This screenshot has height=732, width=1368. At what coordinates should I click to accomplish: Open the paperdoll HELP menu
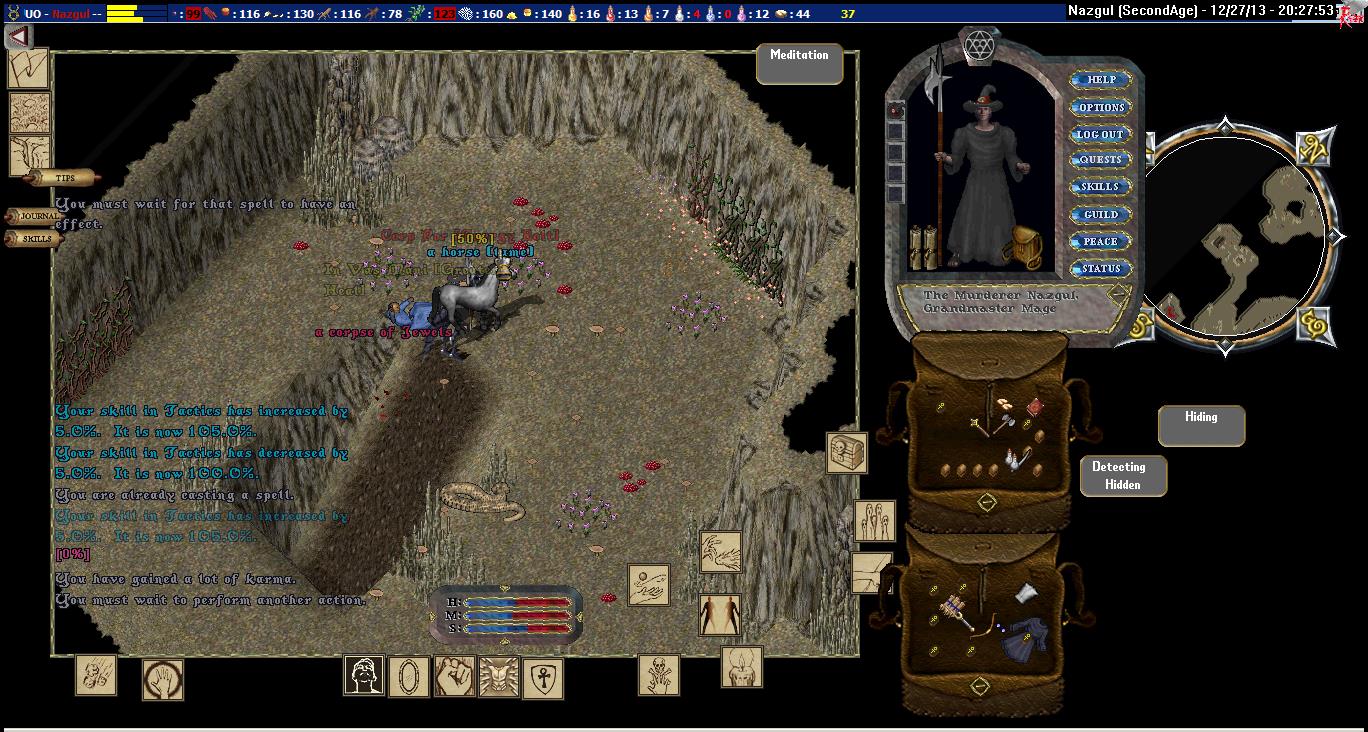tap(1100, 80)
